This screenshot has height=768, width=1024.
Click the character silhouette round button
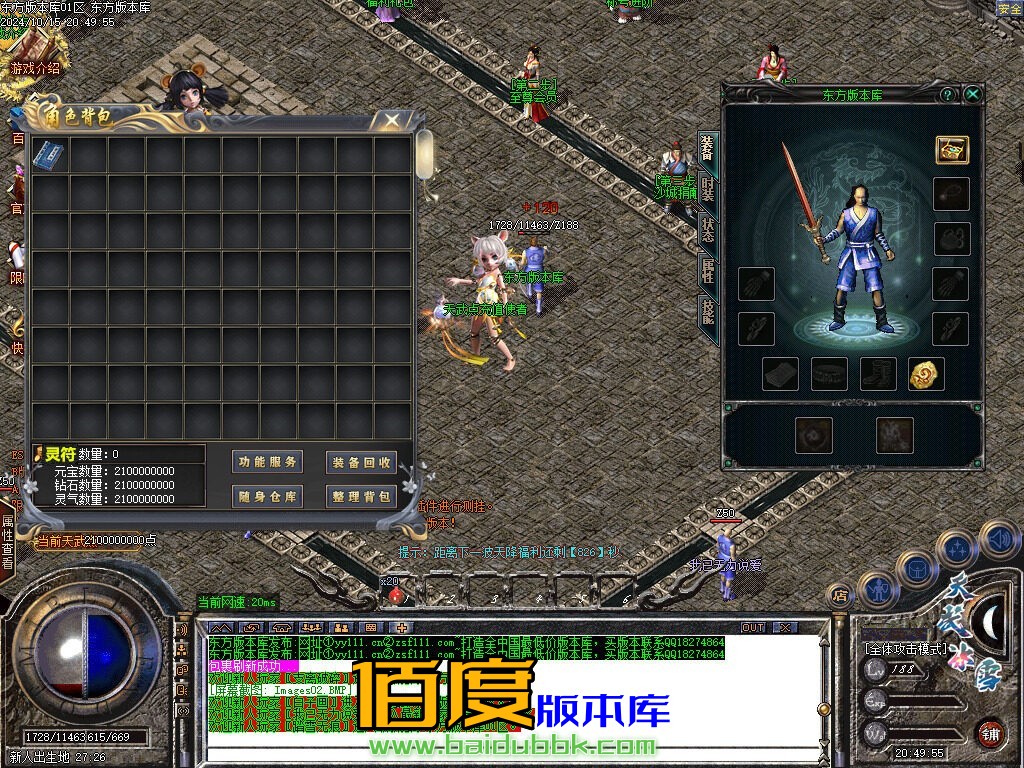(877, 590)
